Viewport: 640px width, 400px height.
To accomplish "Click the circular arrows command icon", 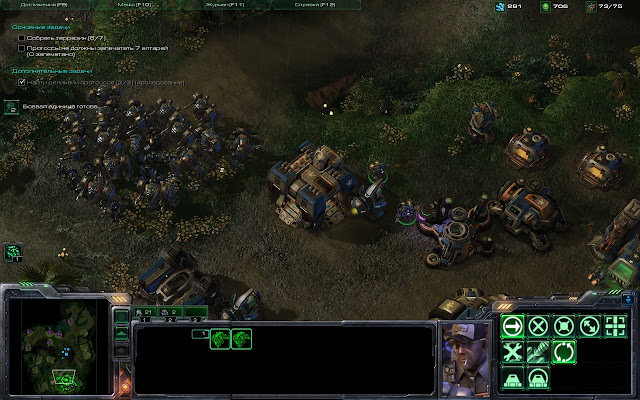I will pos(564,351).
